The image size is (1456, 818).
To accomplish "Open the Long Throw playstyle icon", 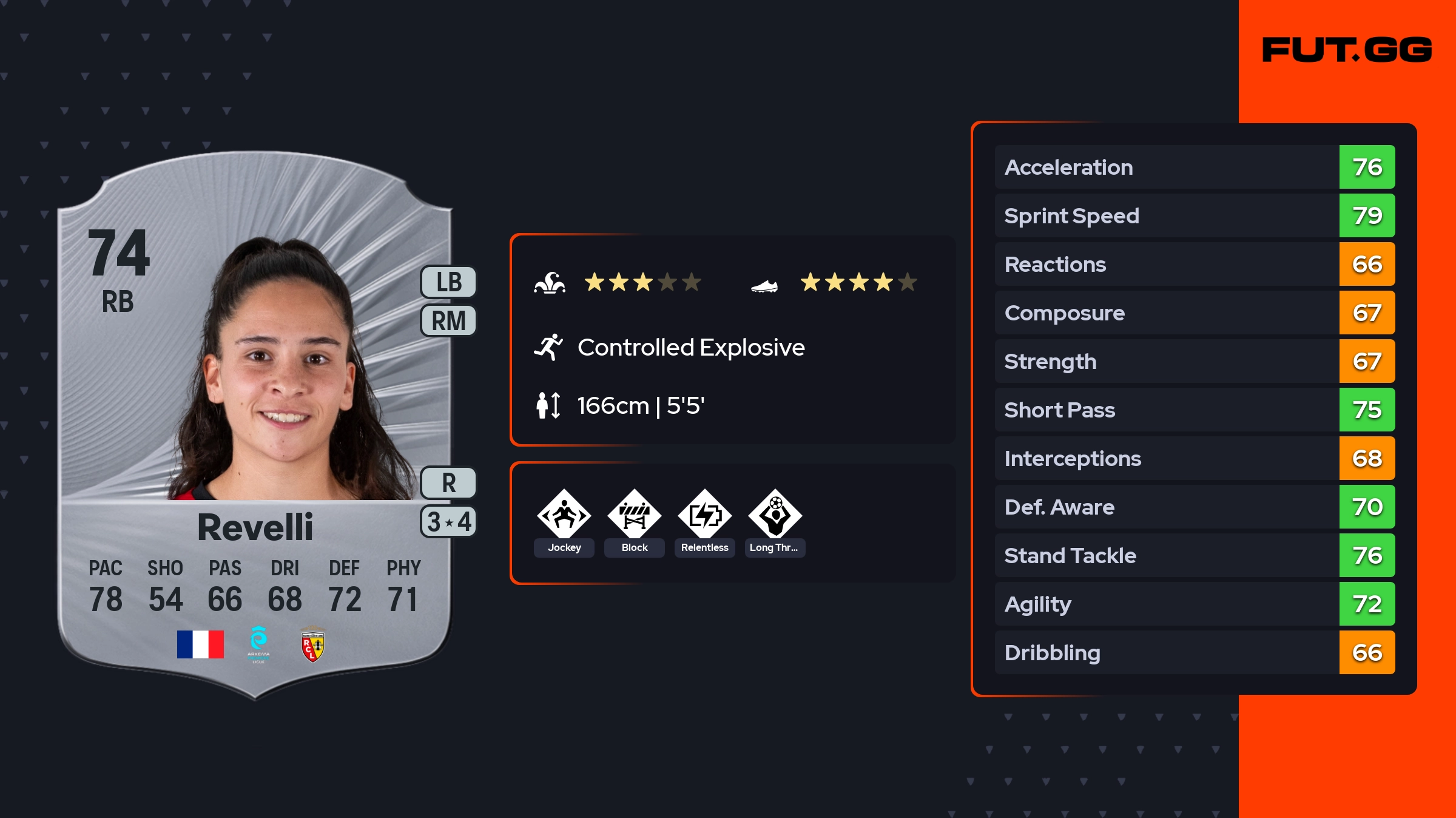I will [775, 515].
